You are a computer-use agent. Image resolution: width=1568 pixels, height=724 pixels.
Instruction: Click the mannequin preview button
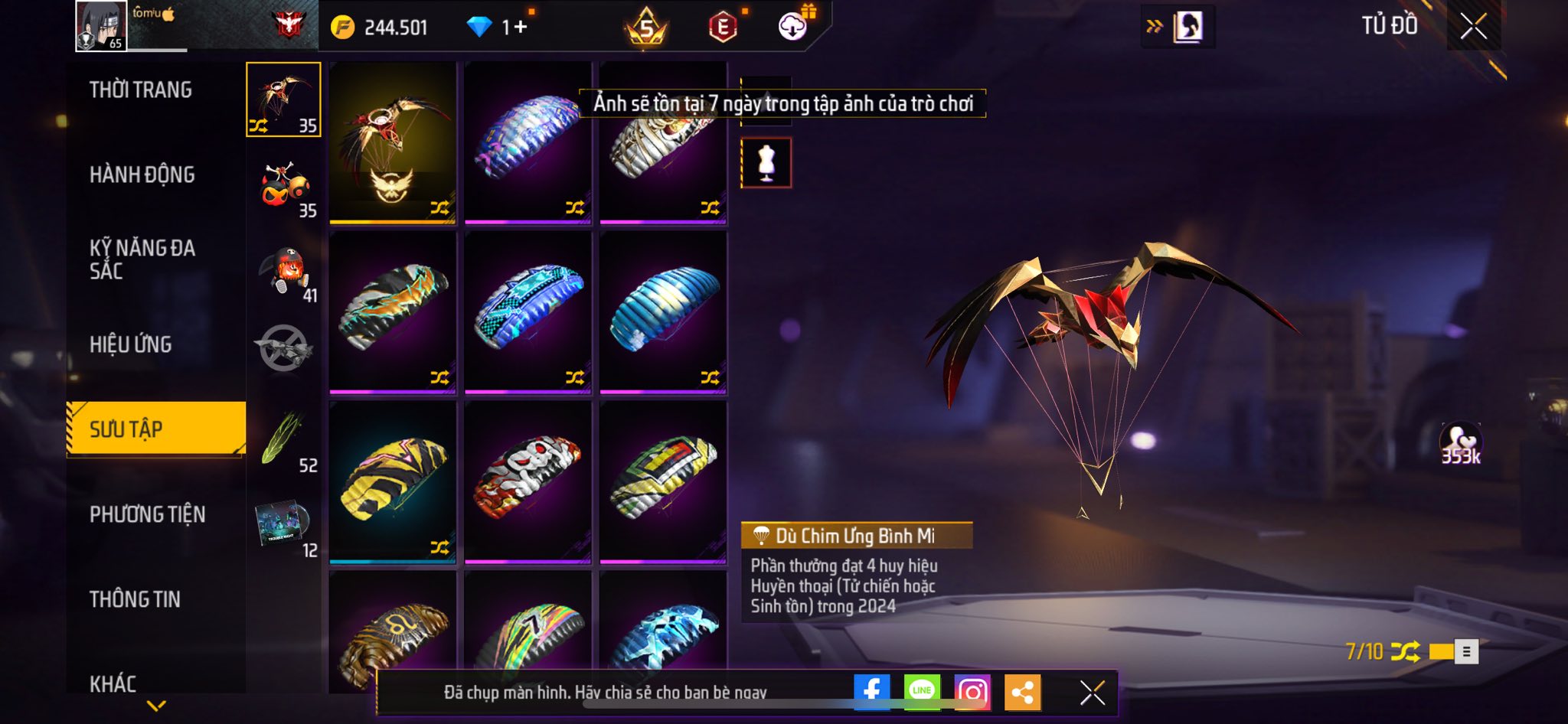766,163
